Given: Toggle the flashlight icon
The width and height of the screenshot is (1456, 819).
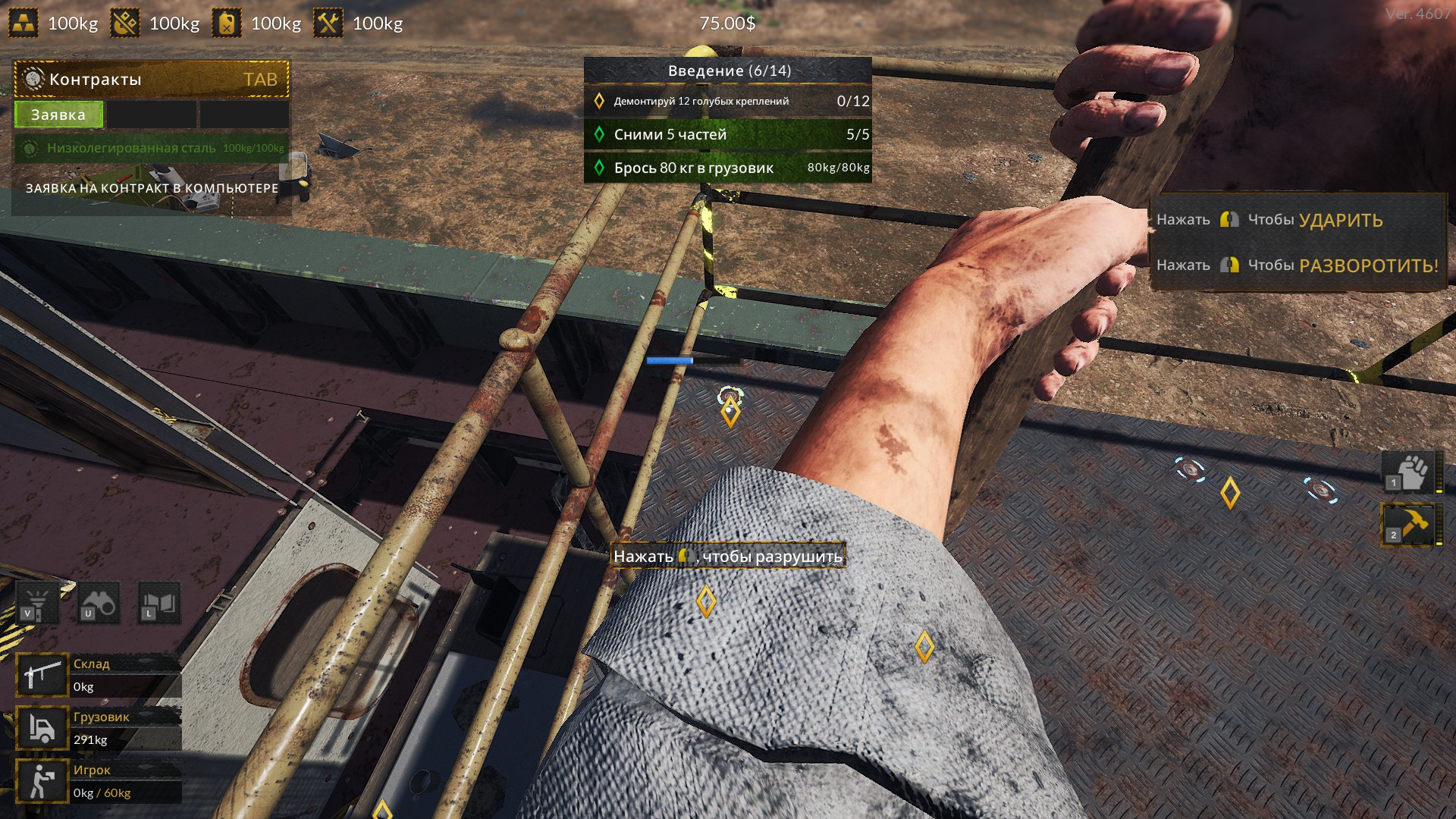Looking at the screenshot, I should tap(37, 604).
